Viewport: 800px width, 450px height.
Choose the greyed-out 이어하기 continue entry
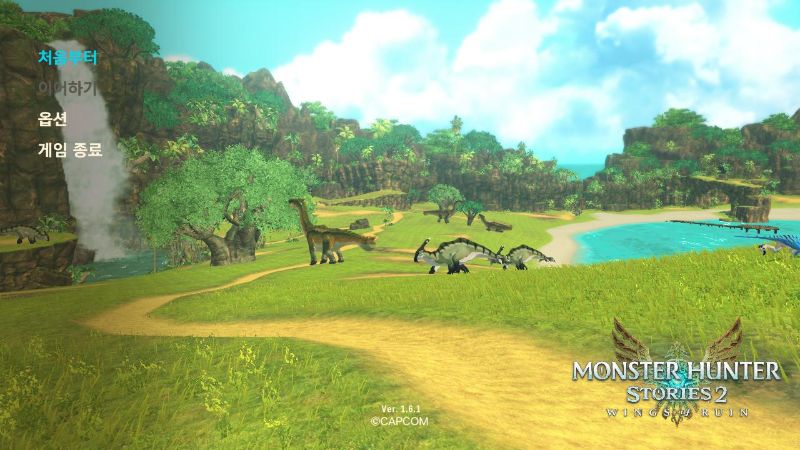[x=66, y=88]
